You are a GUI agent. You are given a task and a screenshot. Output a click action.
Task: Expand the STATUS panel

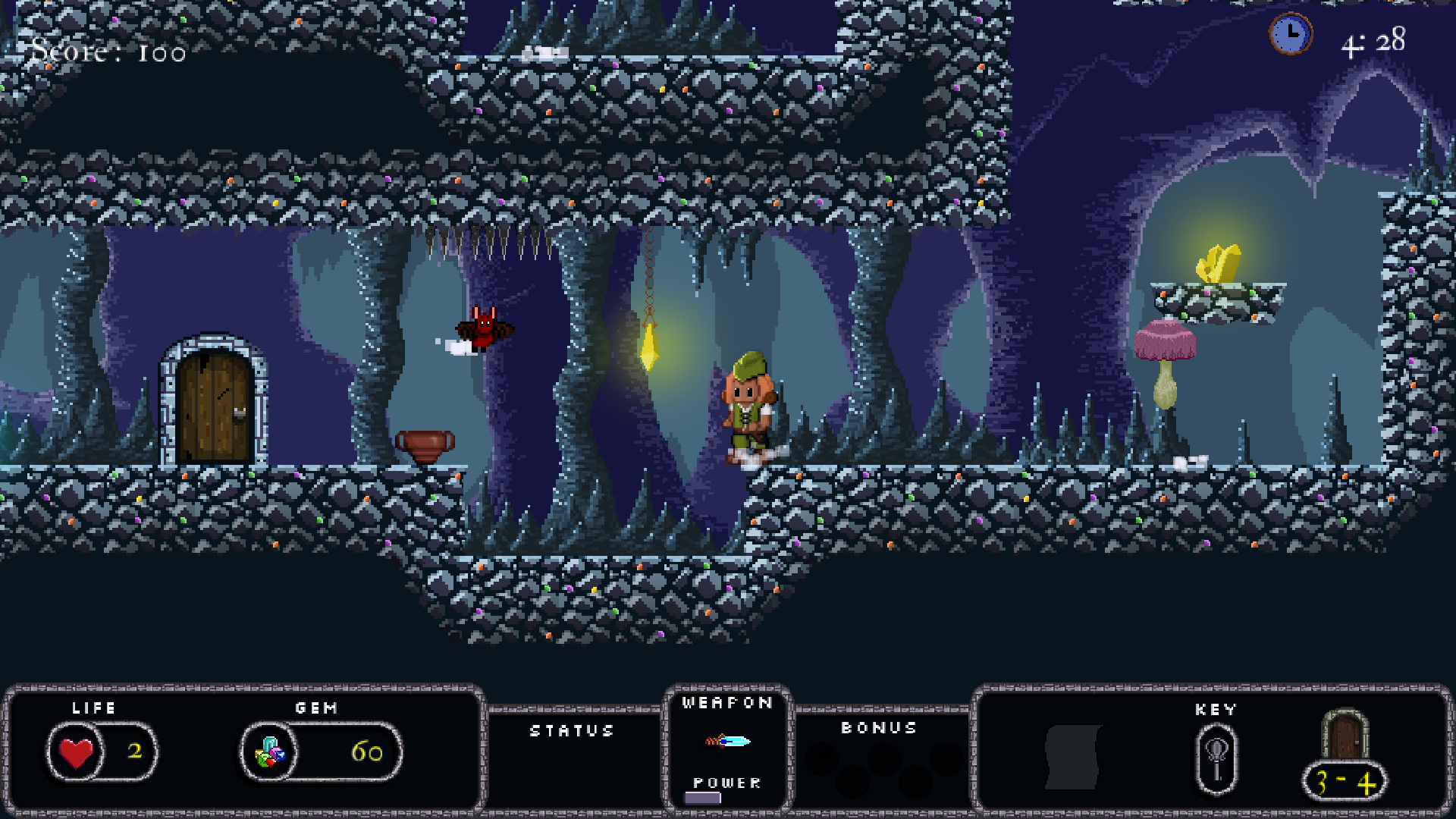click(573, 732)
